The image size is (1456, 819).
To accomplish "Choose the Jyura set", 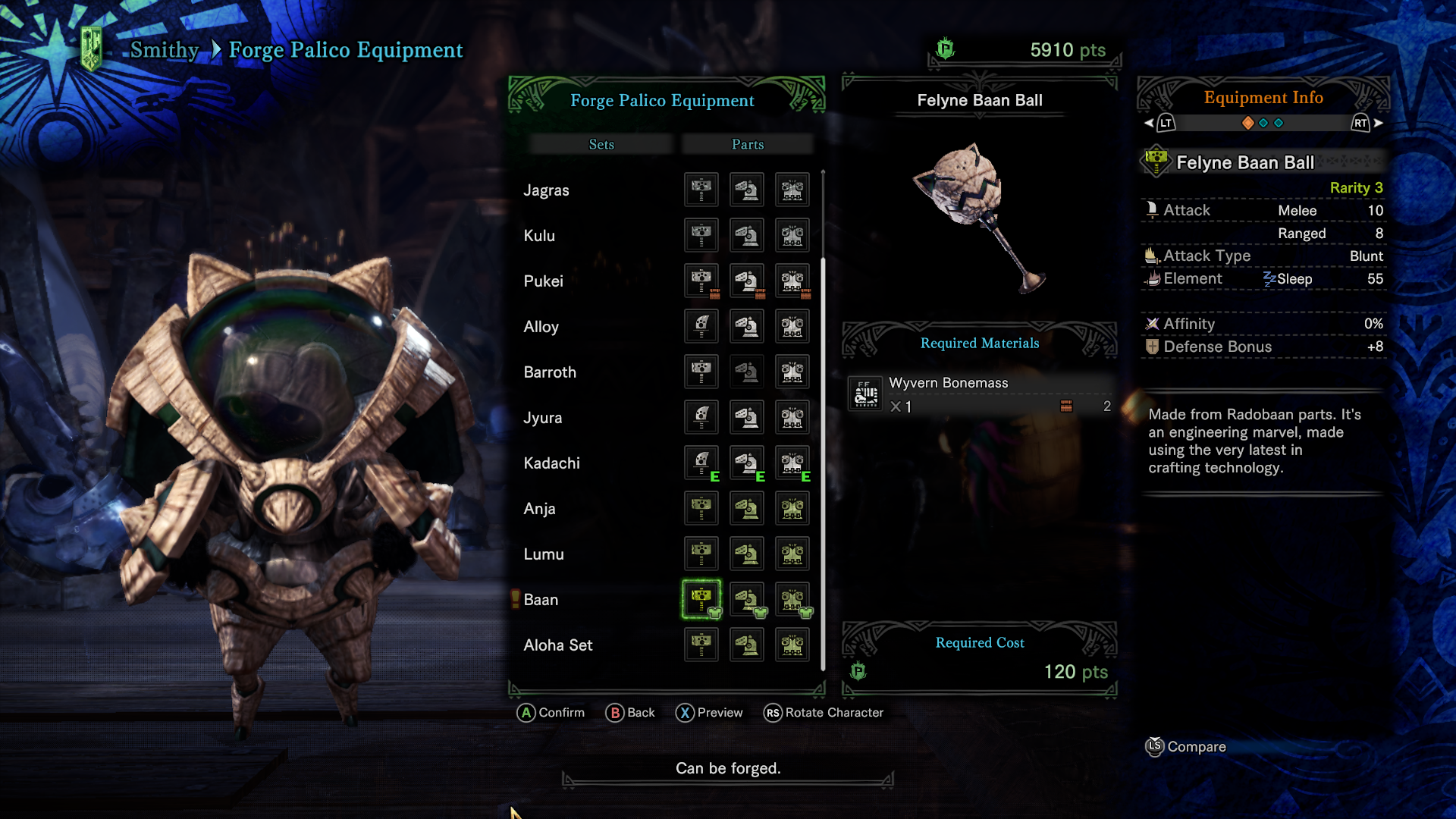I will [x=542, y=418].
